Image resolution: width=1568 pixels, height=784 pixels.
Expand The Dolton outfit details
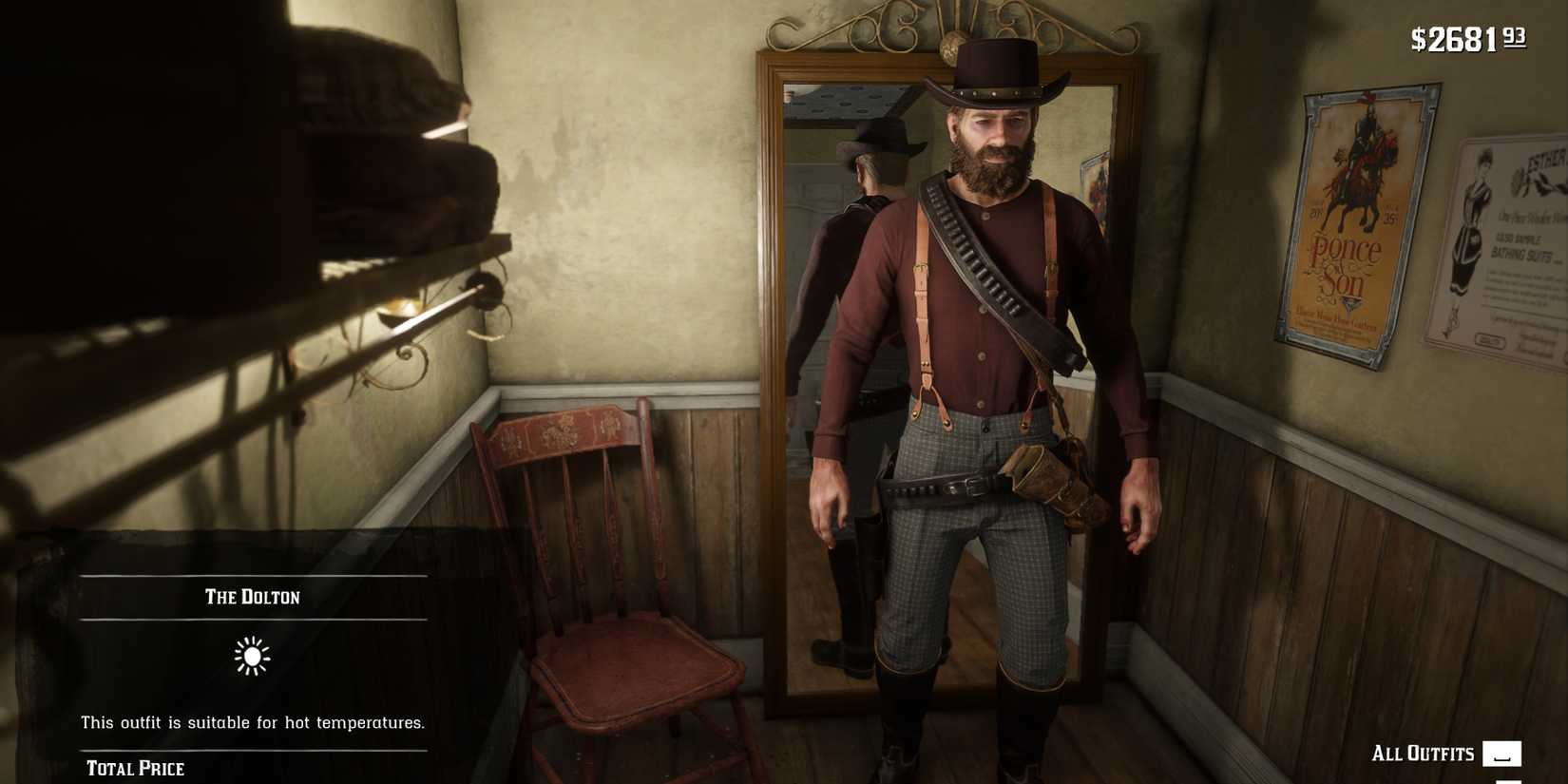(252, 597)
